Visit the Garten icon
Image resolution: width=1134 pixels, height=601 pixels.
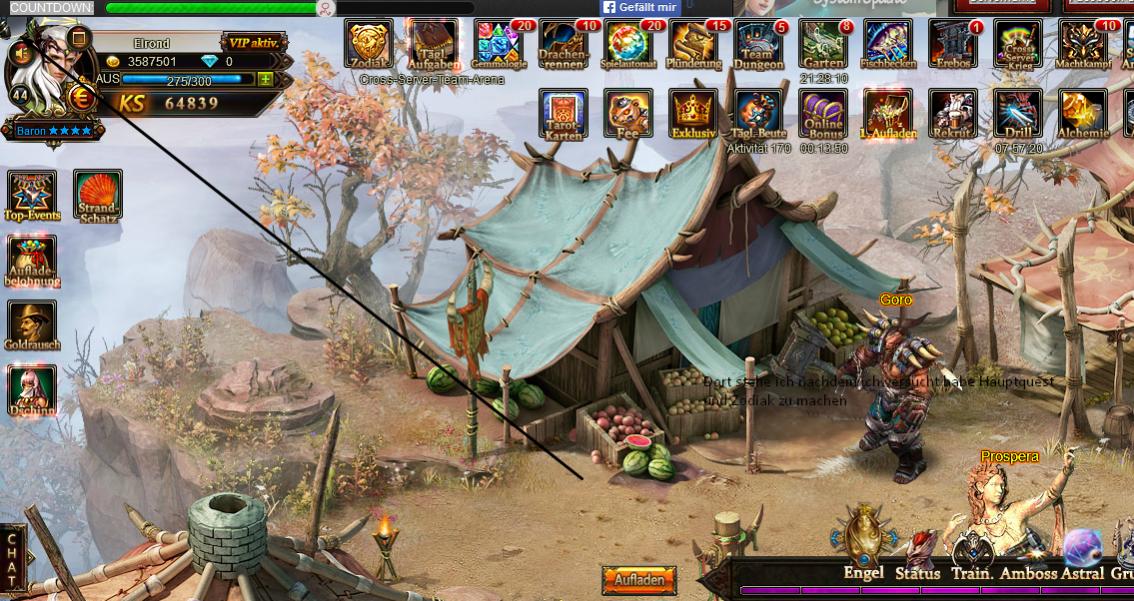(823, 44)
